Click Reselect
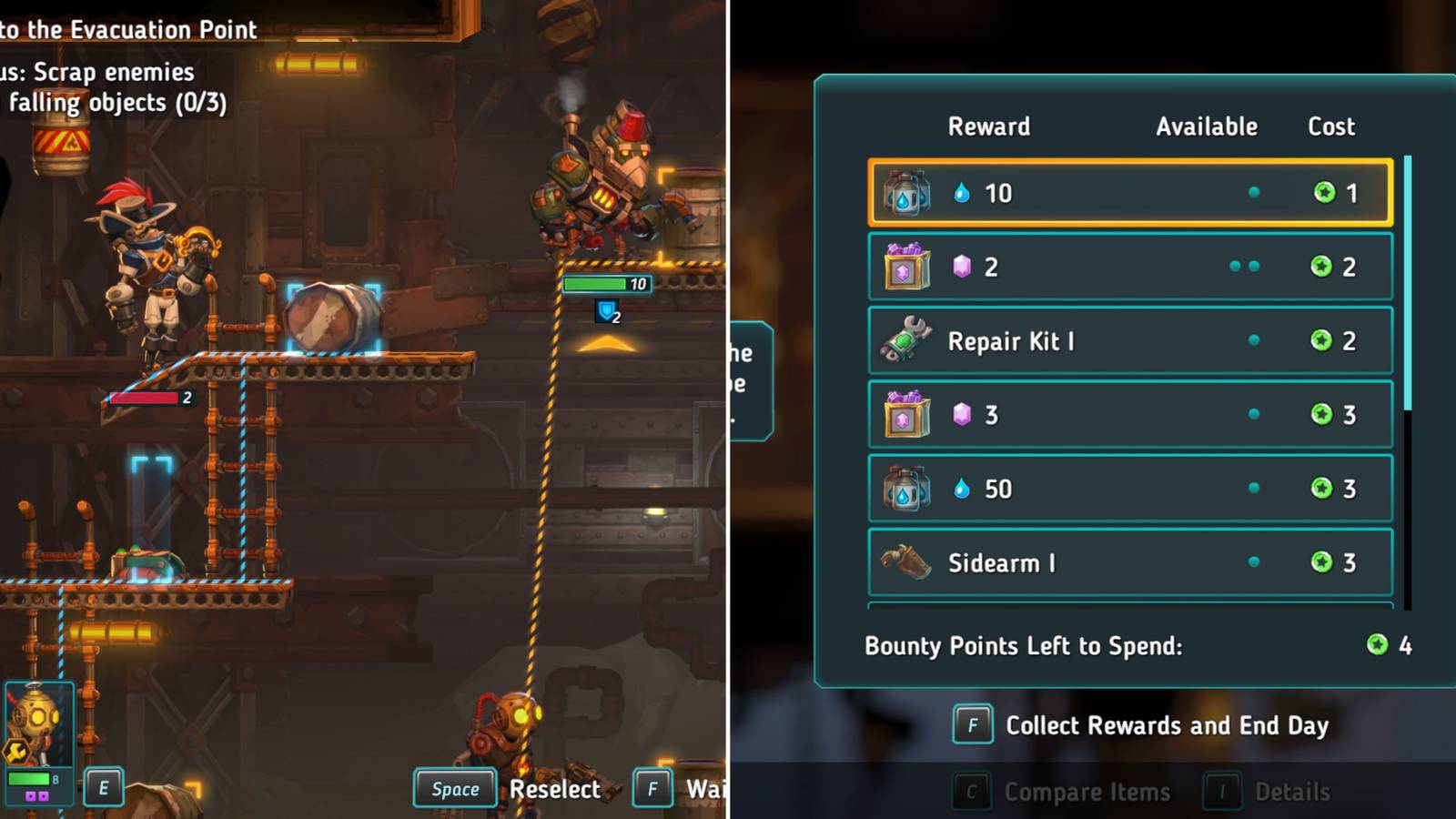Screen dimensions: 1456x819 558,789
